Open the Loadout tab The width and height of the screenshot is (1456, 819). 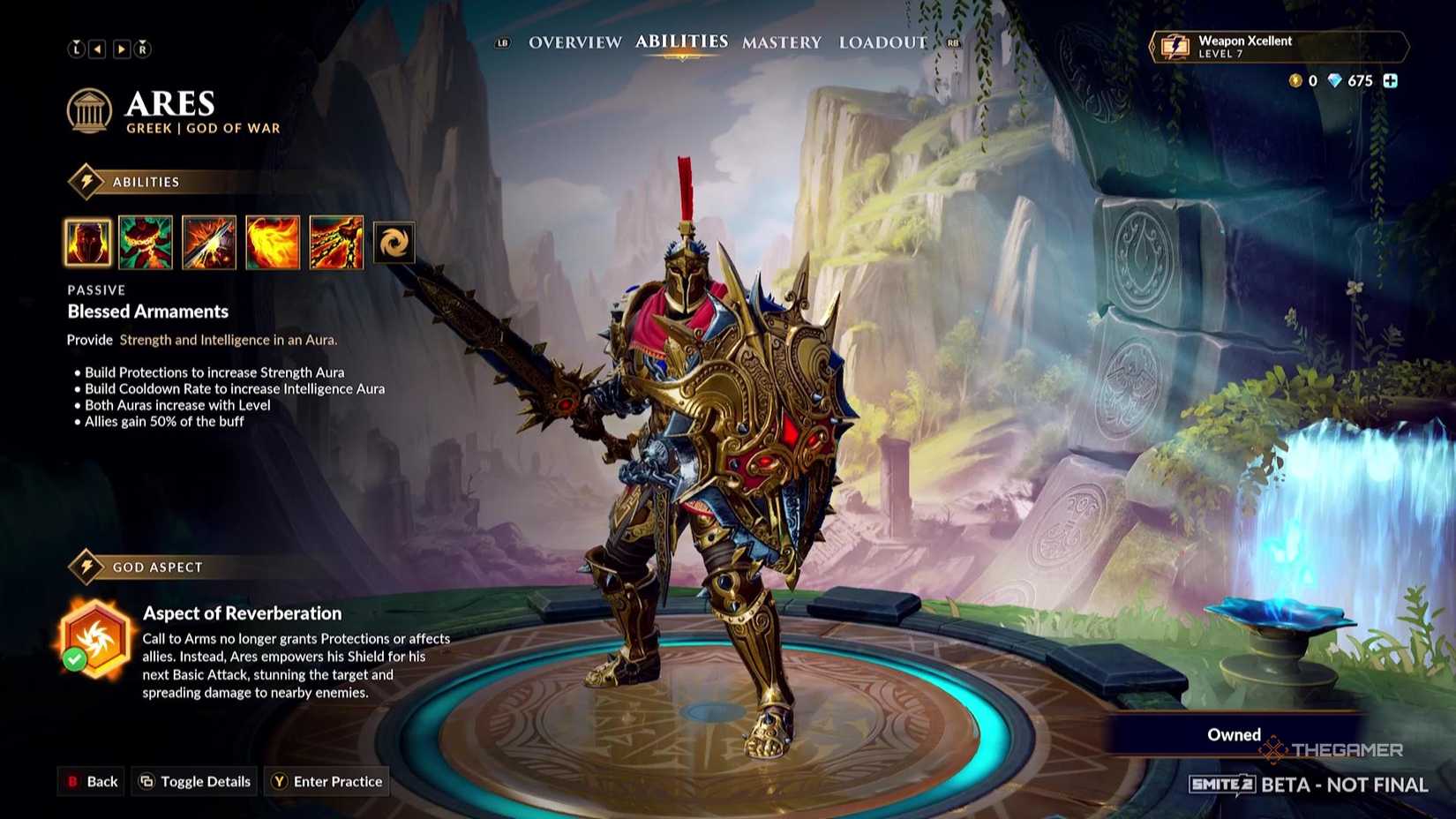[882, 42]
